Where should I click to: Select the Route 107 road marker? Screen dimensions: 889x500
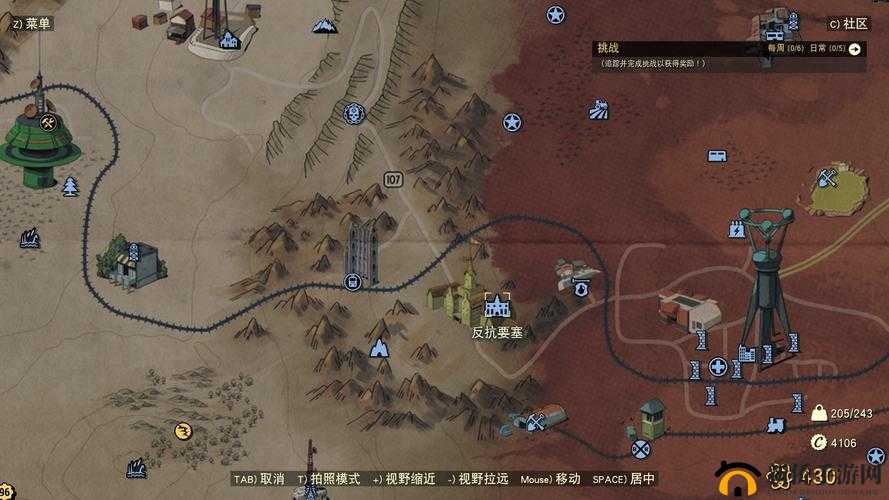click(392, 180)
